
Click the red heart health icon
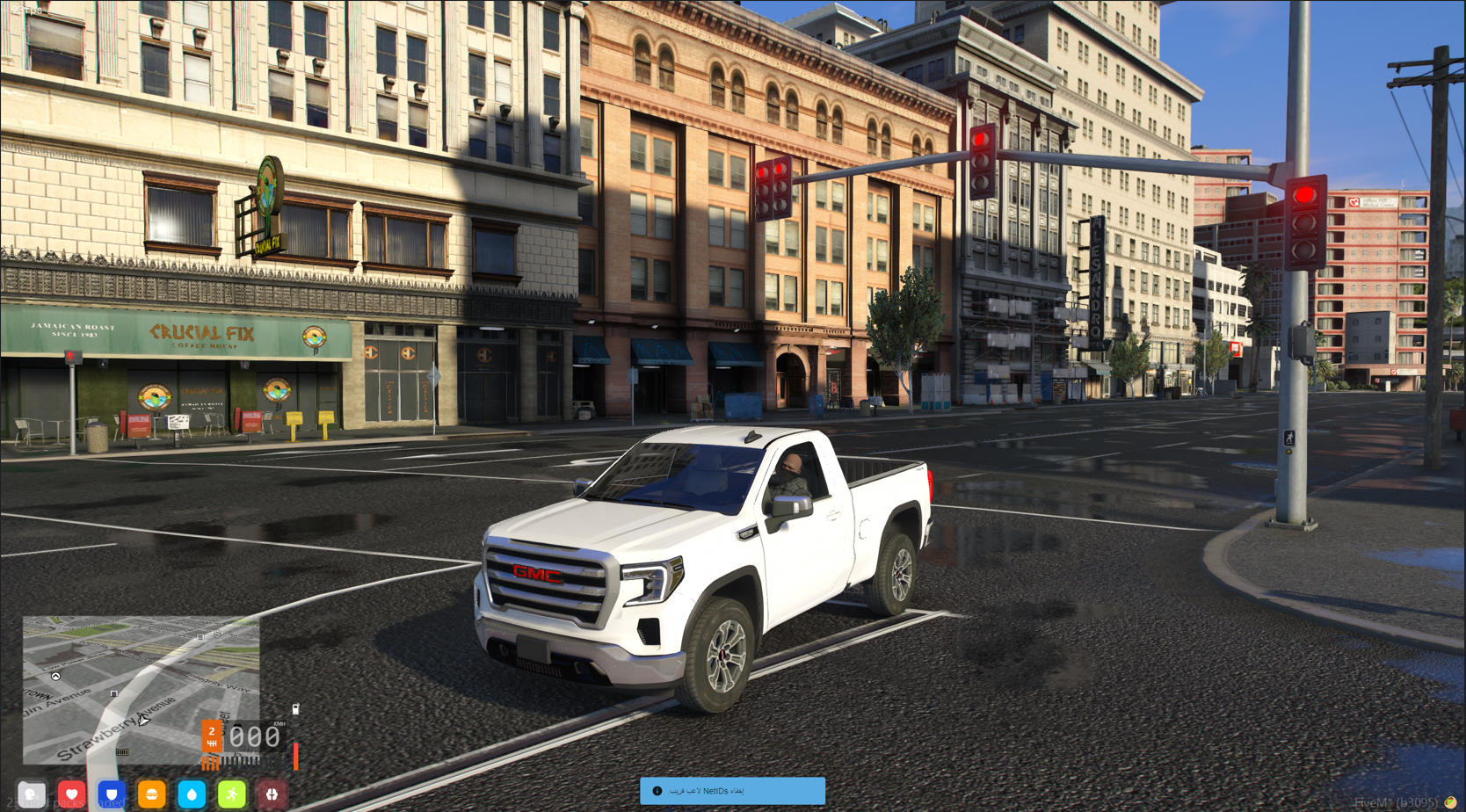tap(72, 794)
